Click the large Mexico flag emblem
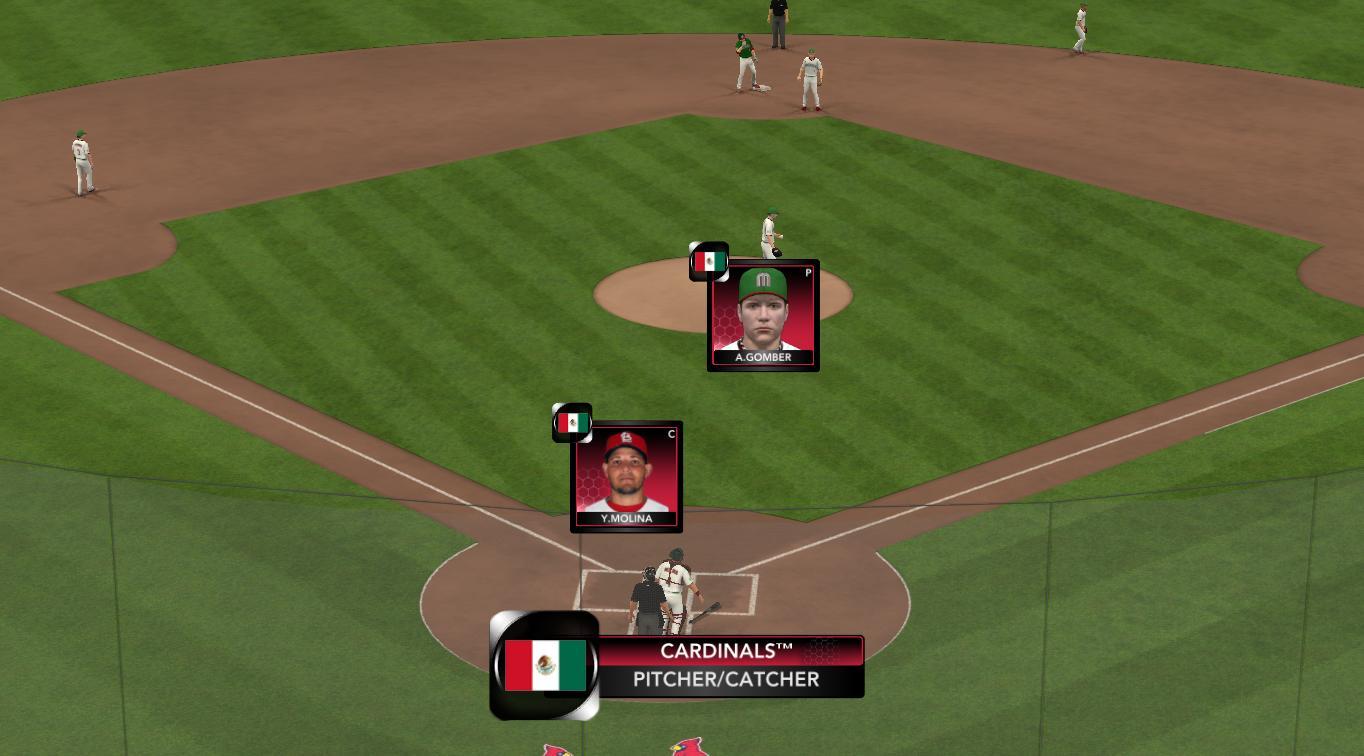Screen dimensions: 1364x756 pyautogui.click(x=545, y=666)
